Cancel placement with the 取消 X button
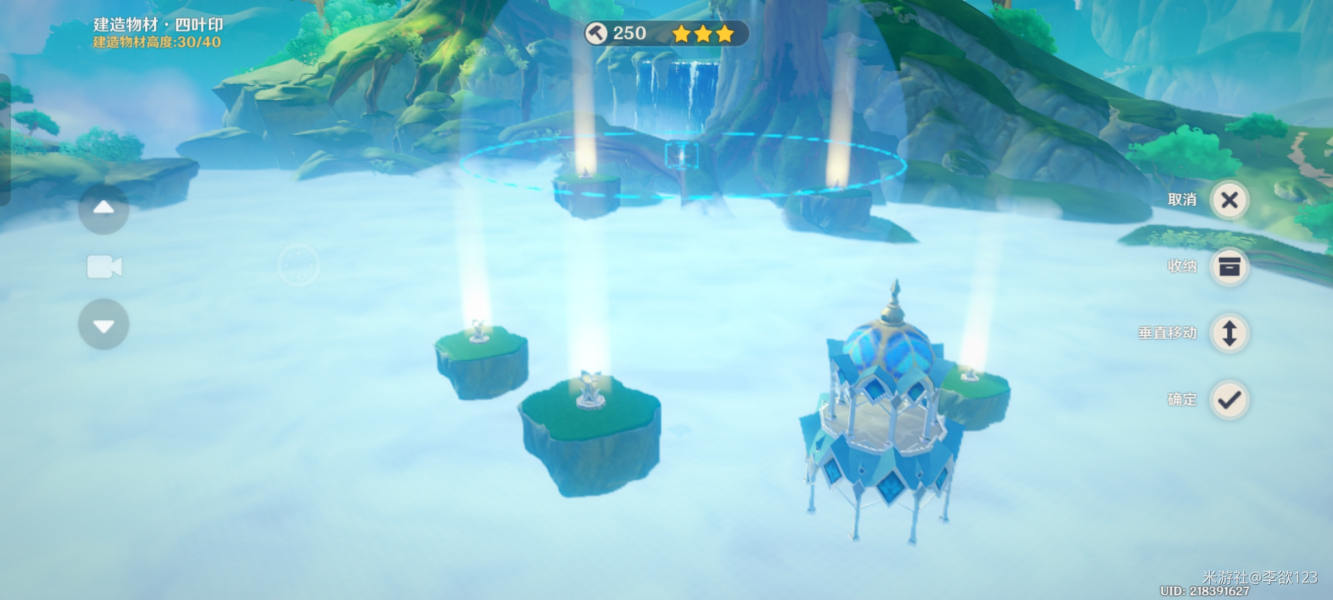Screen dimensions: 1333x600 click(1229, 200)
